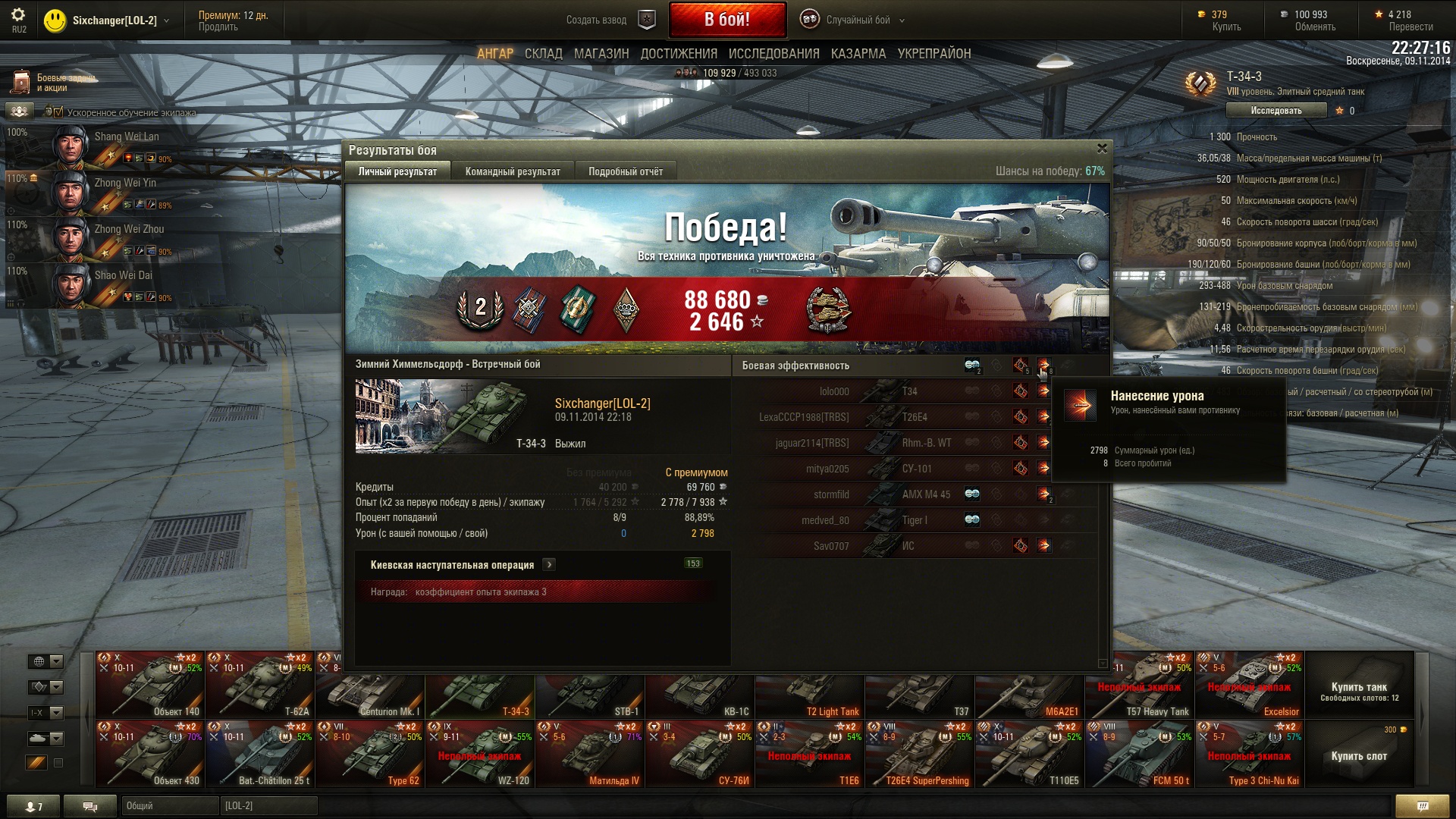
Task: Close the battle results window
Action: (1102, 149)
